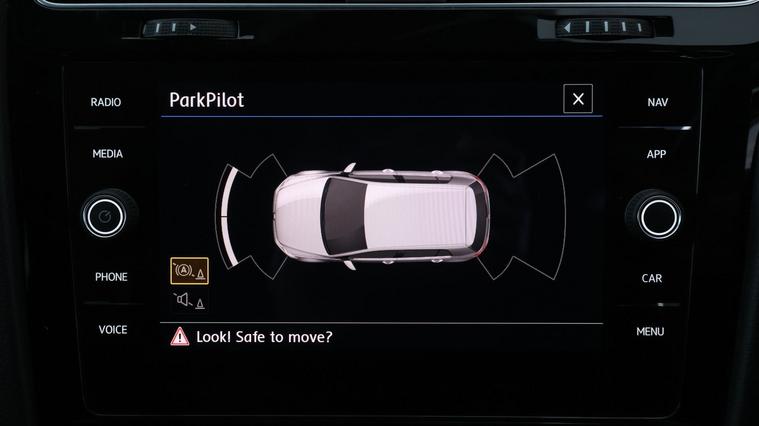This screenshot has height=426, width=759.
Task: Open the CAR settings
Action: [652, 278]
